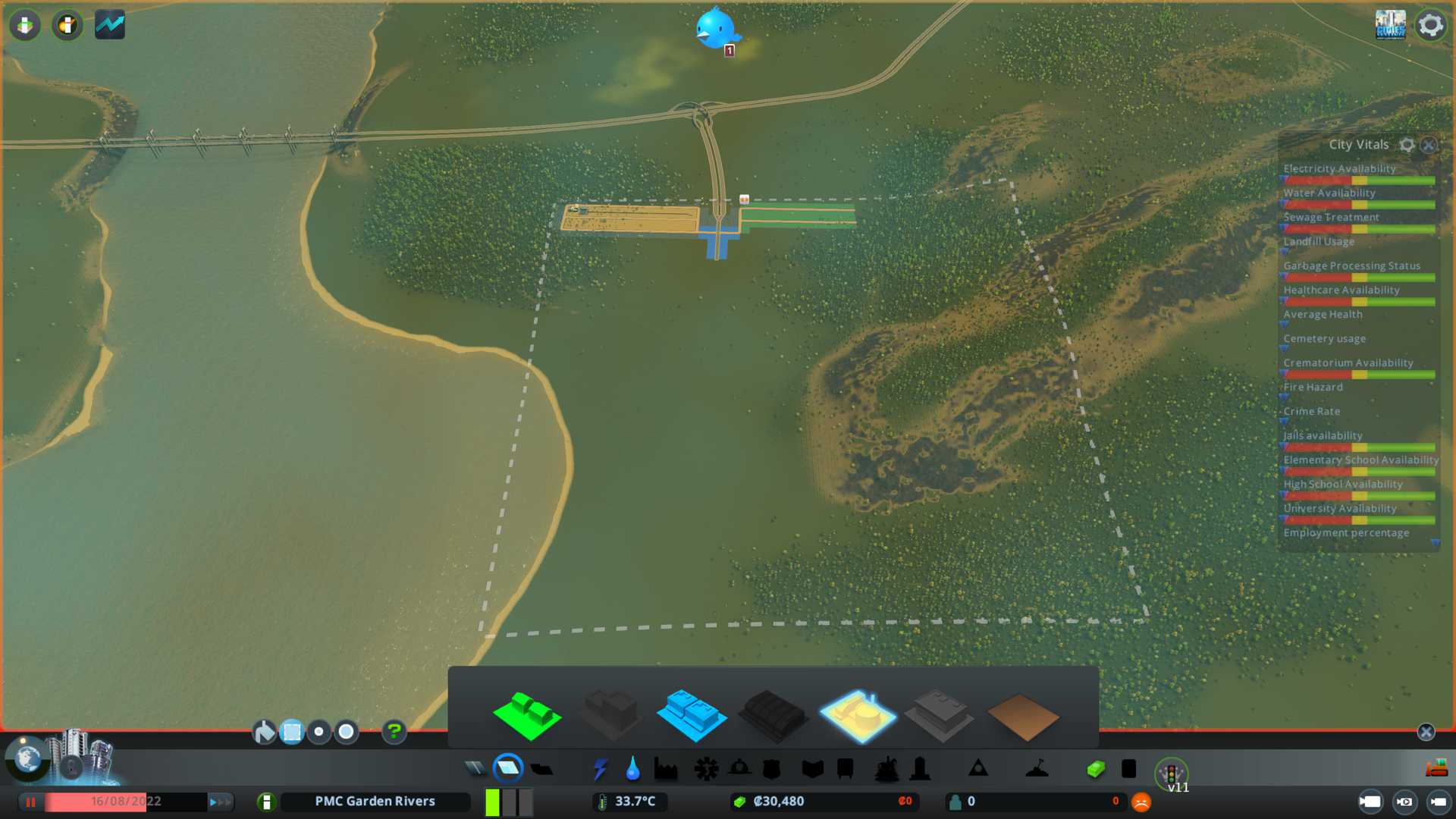Click the blue Chirper bird
Image resolution: width=1456 pixels, height=819 pixels.
(x=715, y=29)
